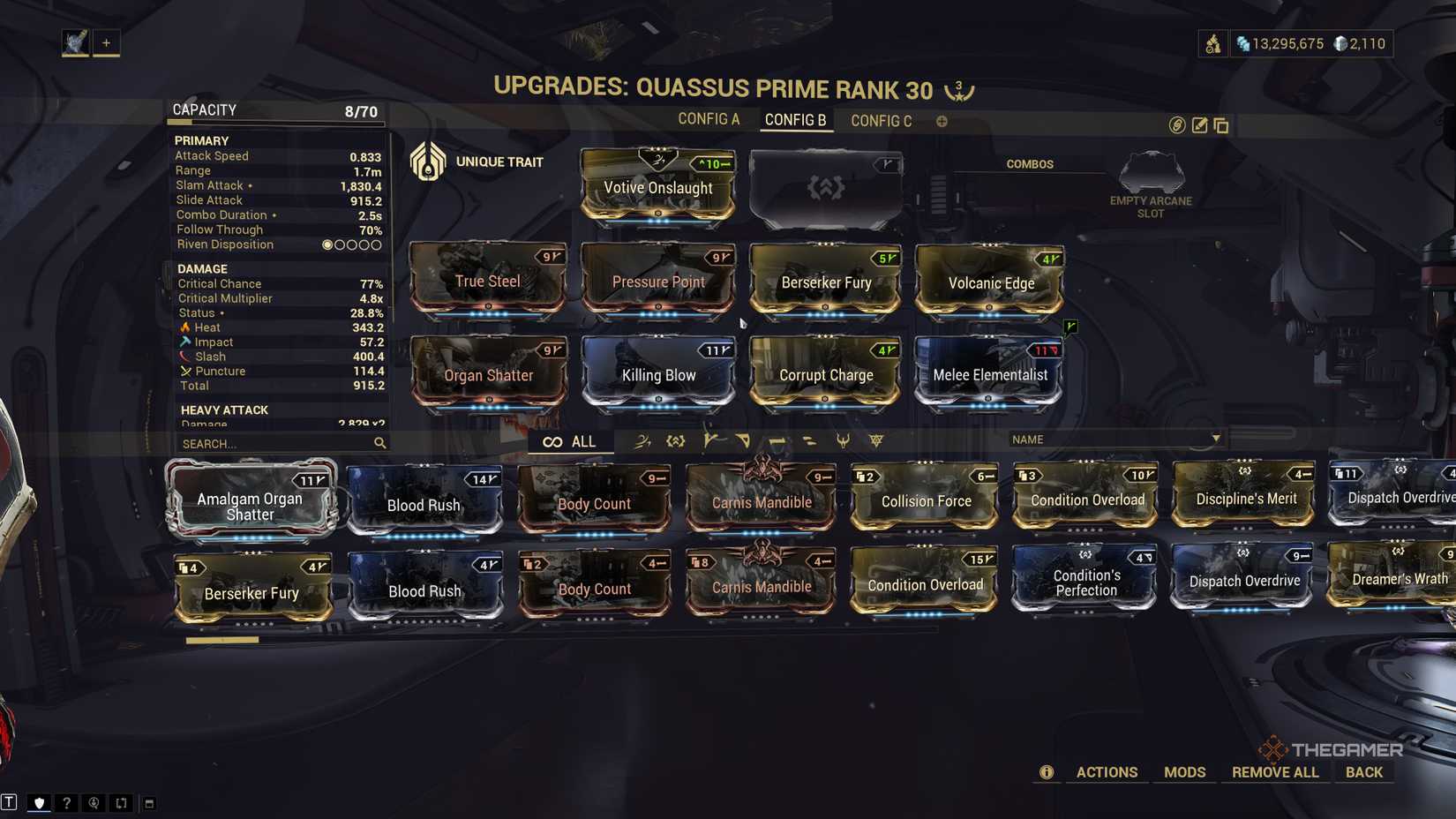
Task: Switch to the CONFIG C tab
Action: click(x=880, y=120)
